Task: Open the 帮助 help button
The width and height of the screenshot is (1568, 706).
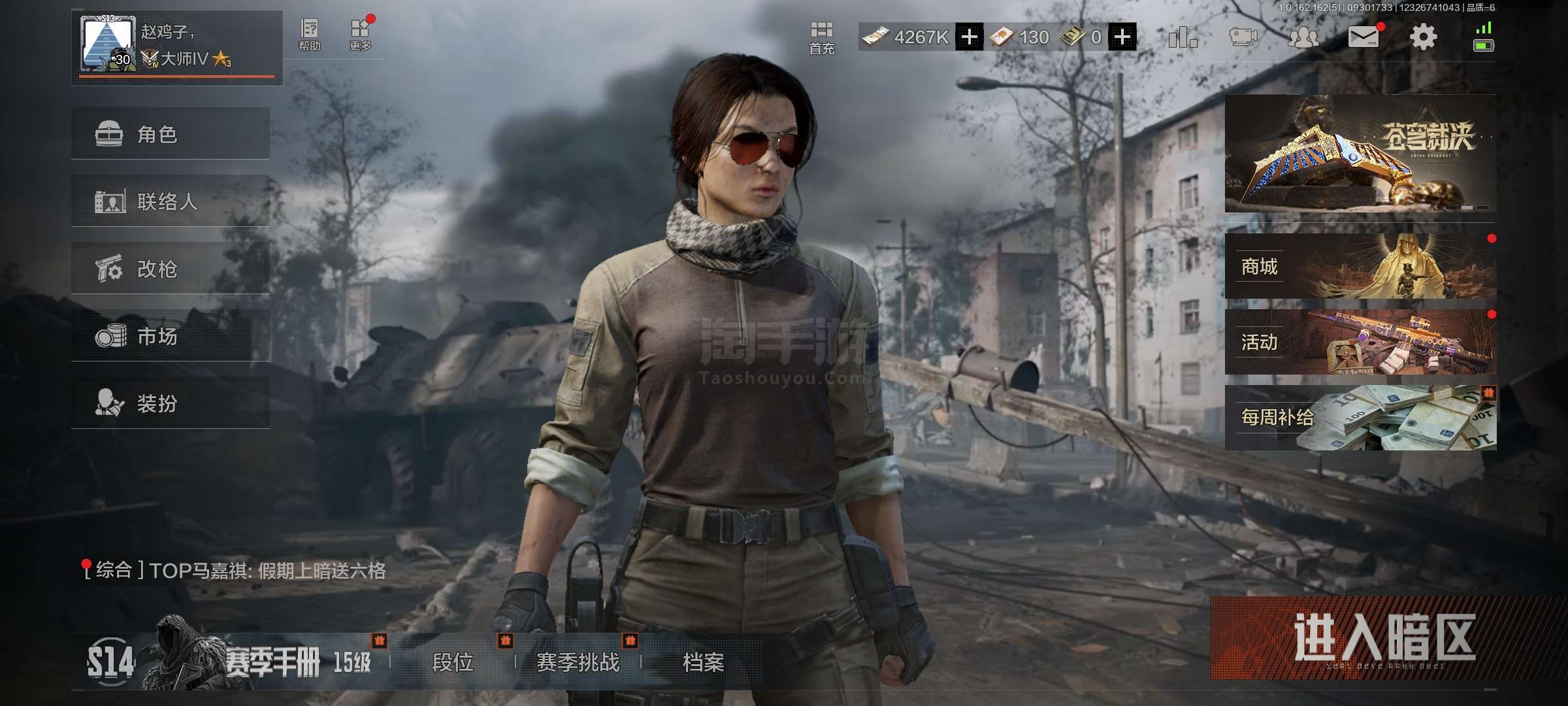Action: point(309,34)
